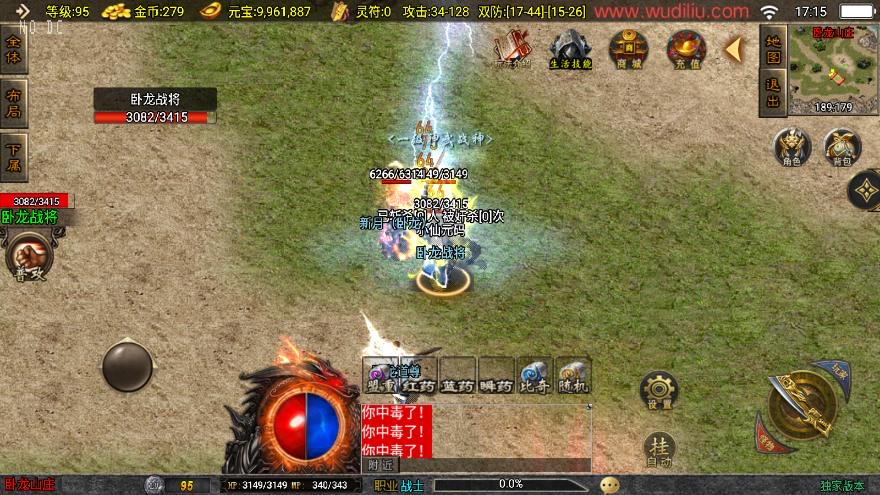Open the 背包 bag icon

[x=842, y=148]
